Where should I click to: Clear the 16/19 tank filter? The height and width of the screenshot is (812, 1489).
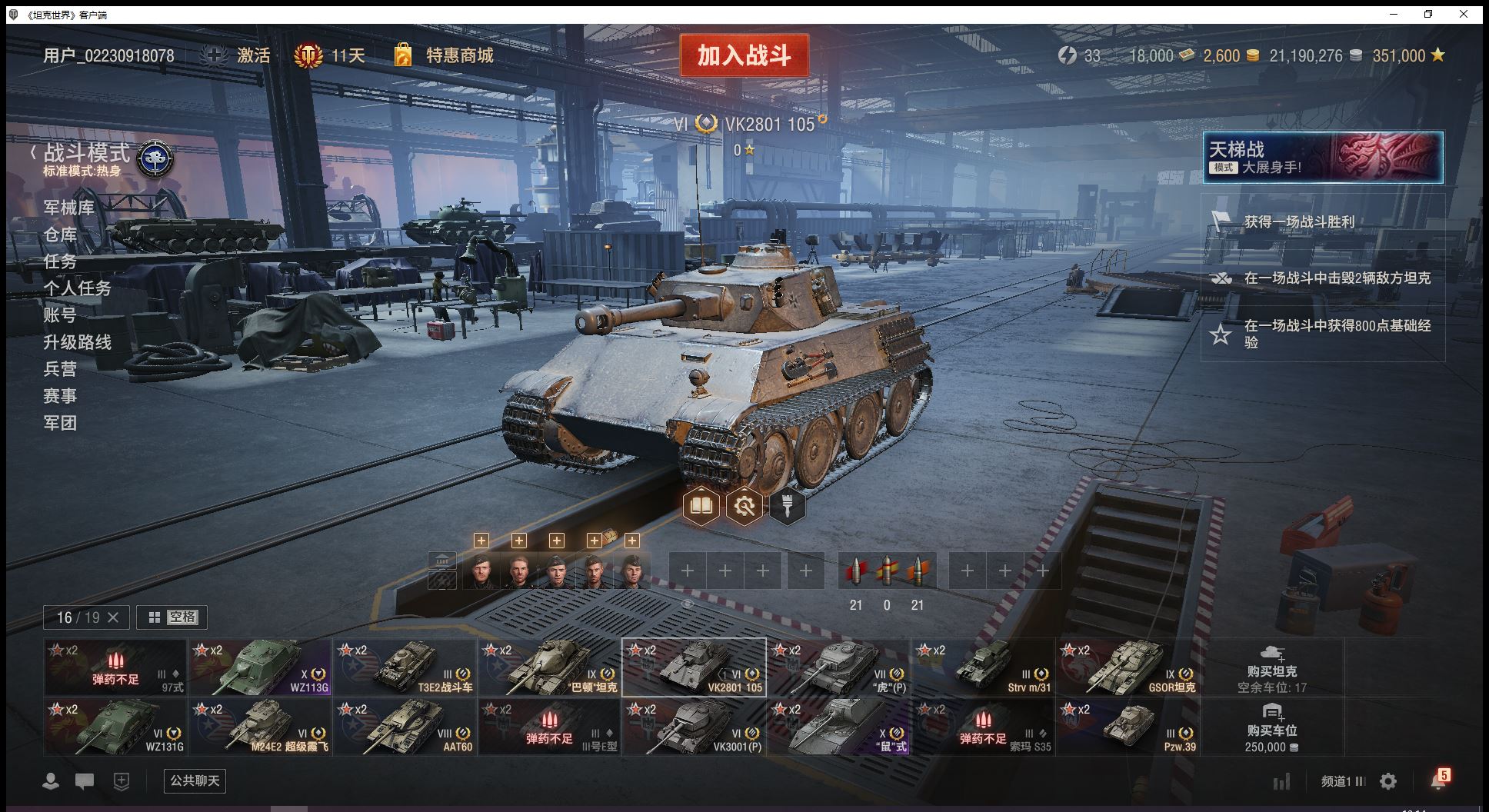click(x=113, y=617)
